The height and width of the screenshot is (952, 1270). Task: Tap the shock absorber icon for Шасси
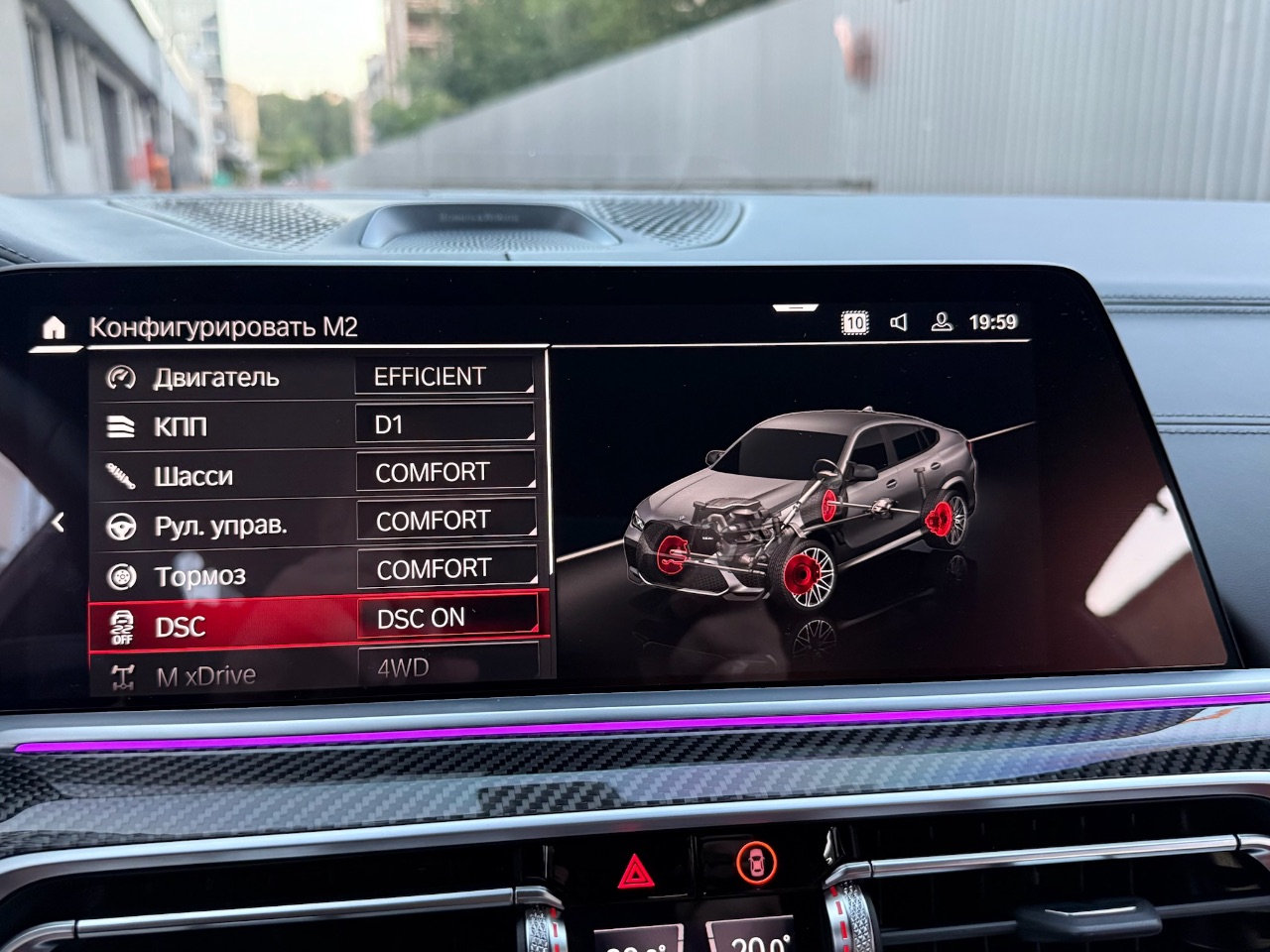point(122,475)
